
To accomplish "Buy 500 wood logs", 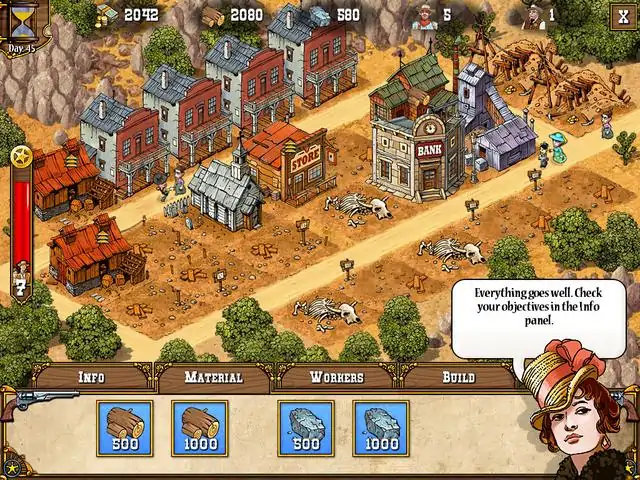I will 125,428.
